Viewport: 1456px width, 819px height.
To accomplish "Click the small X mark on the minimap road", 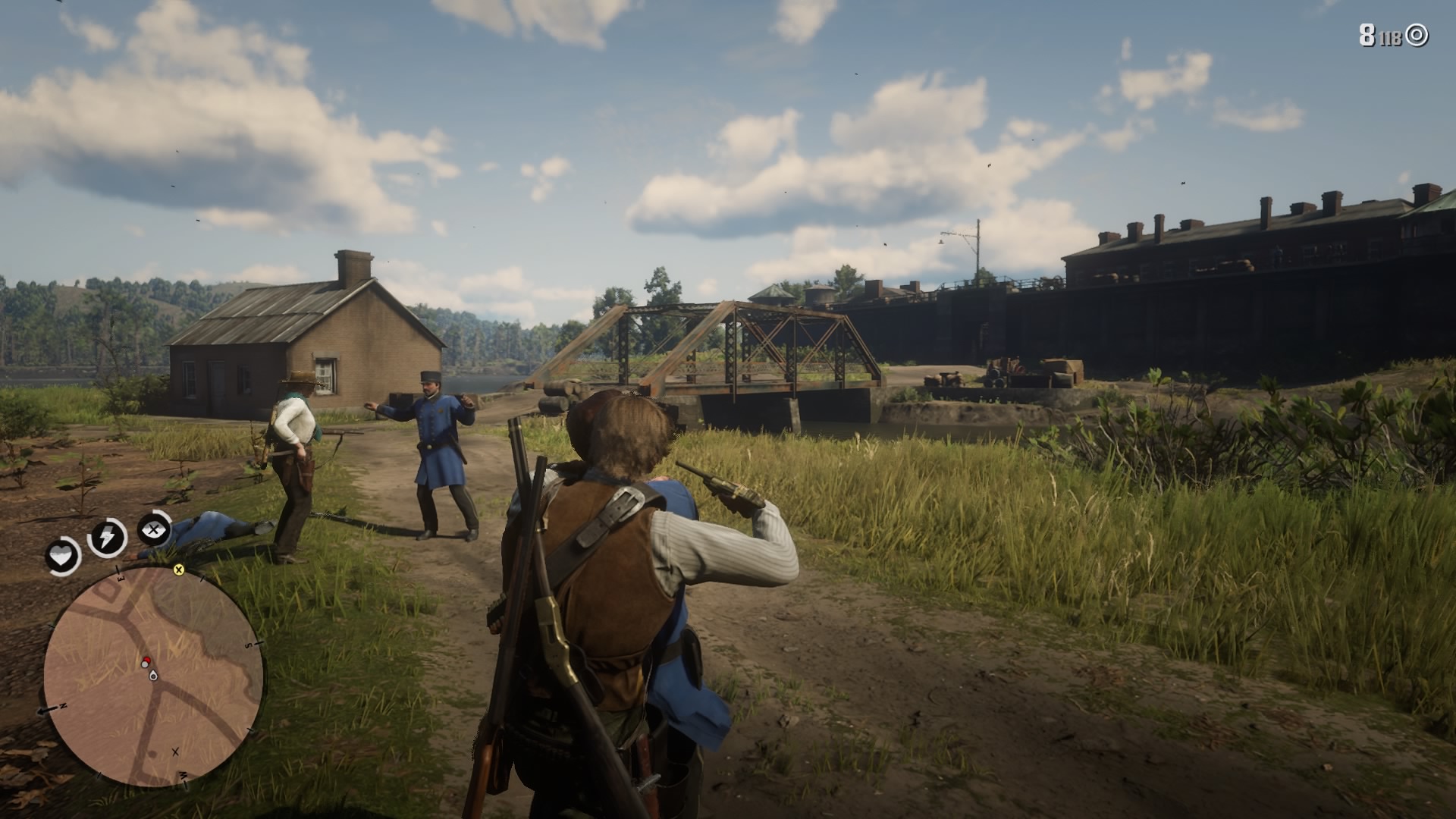I will pos(175,752).
